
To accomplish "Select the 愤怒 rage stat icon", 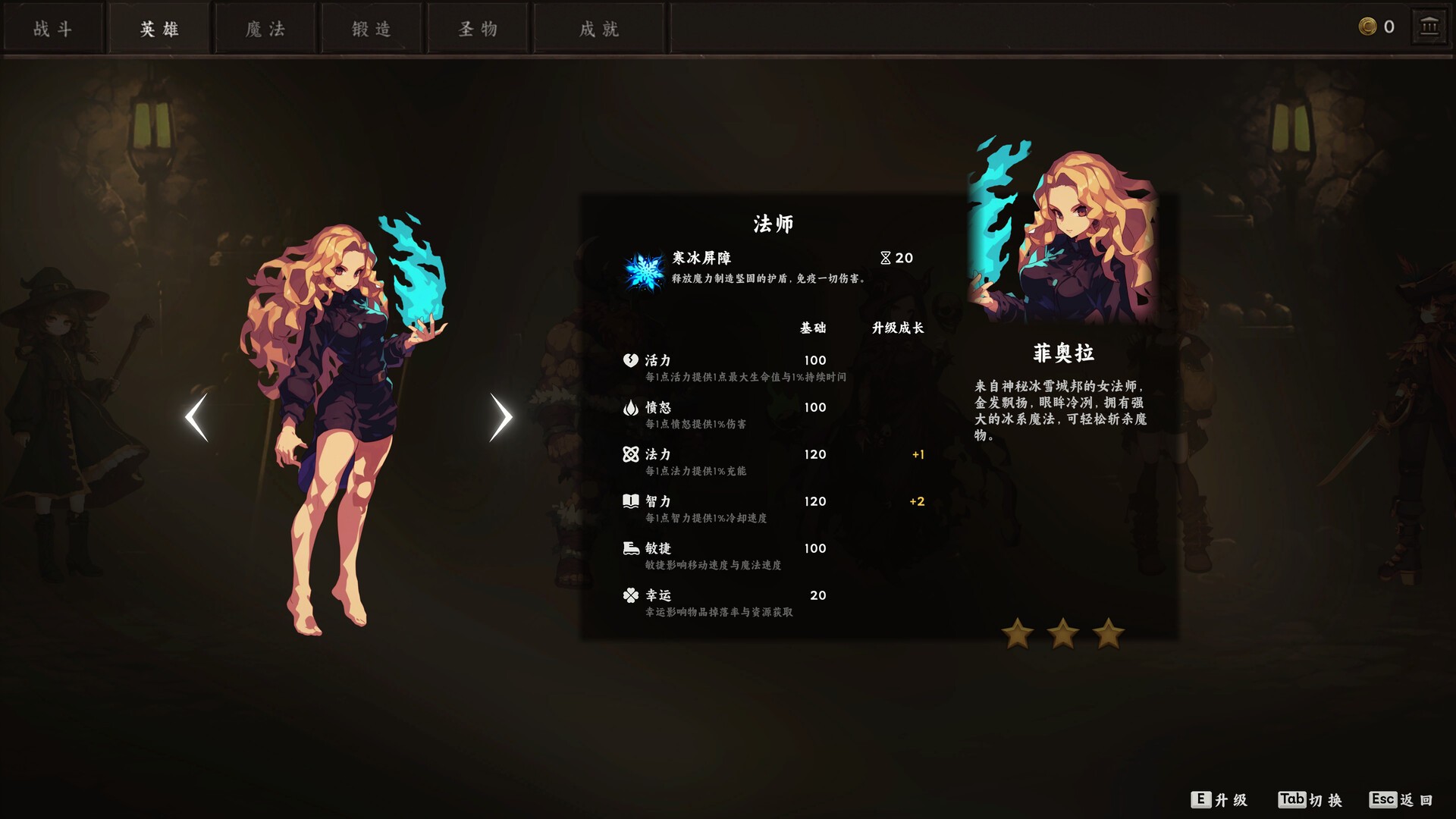I will pyautogui.click(x=630, y=407).
